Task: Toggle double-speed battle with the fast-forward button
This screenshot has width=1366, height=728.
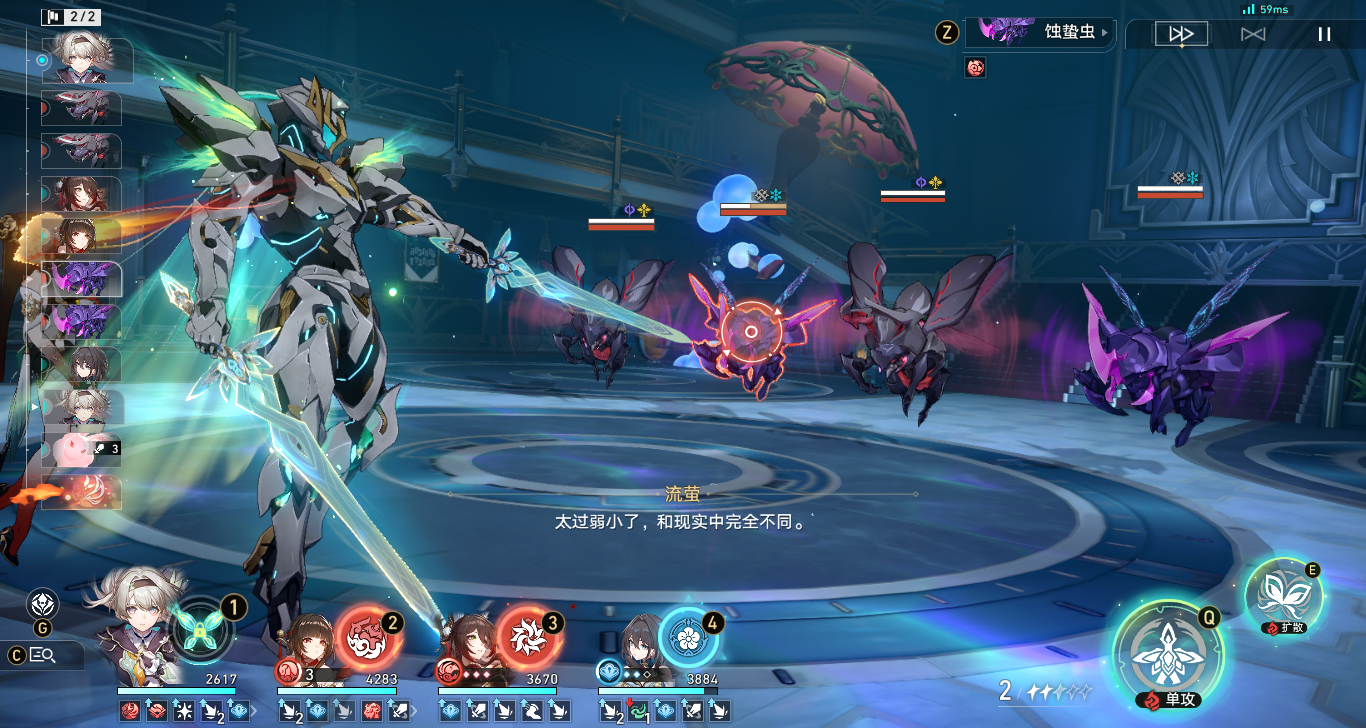Action: 1181,34
